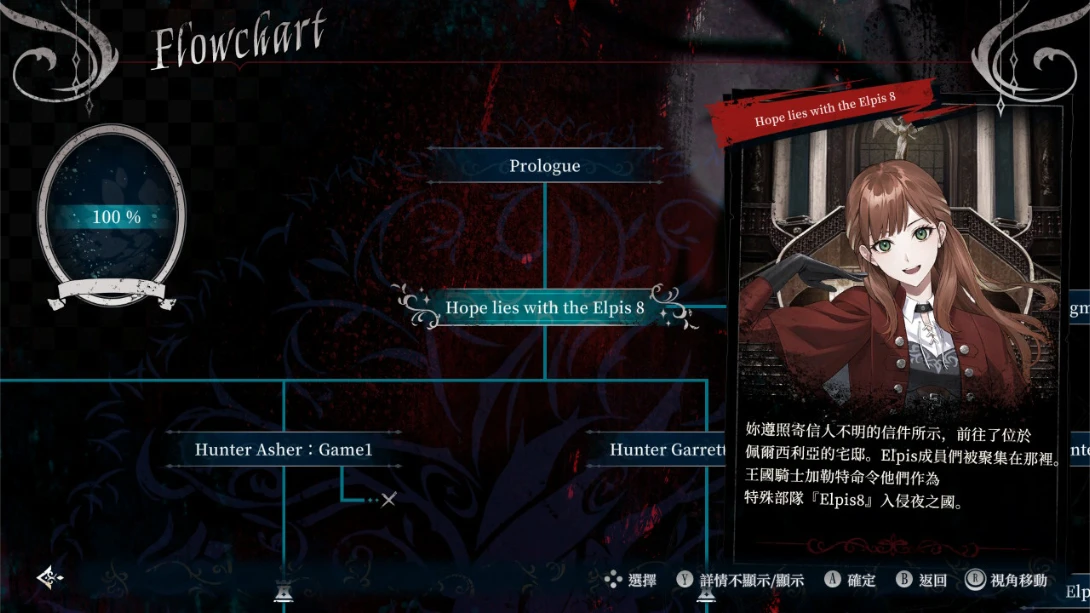Open the Hunter Asher: Game1 chapter node
Viewport: 1090px width, 613px height.
click(x=283, y=450)
